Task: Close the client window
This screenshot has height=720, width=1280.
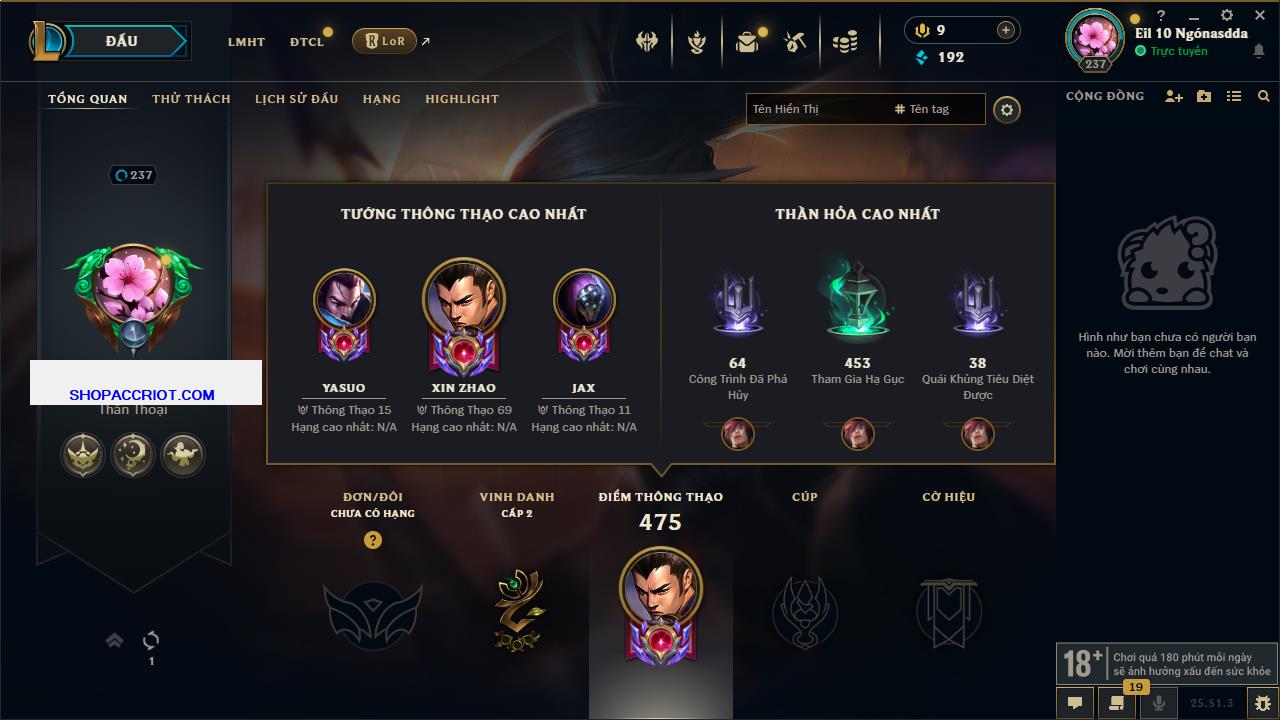Action: point(1260,15)
